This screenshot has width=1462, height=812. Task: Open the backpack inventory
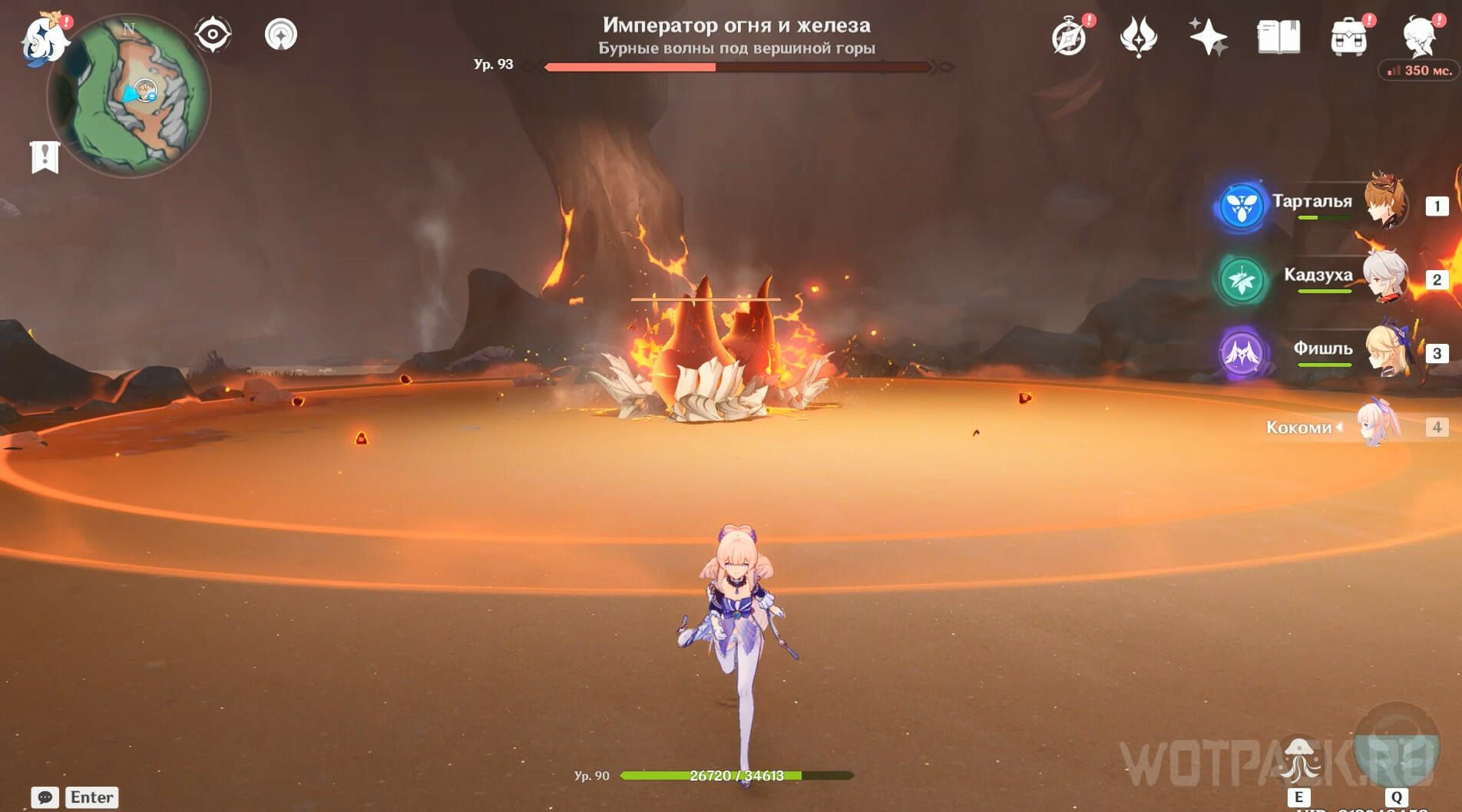point(1348,37)
